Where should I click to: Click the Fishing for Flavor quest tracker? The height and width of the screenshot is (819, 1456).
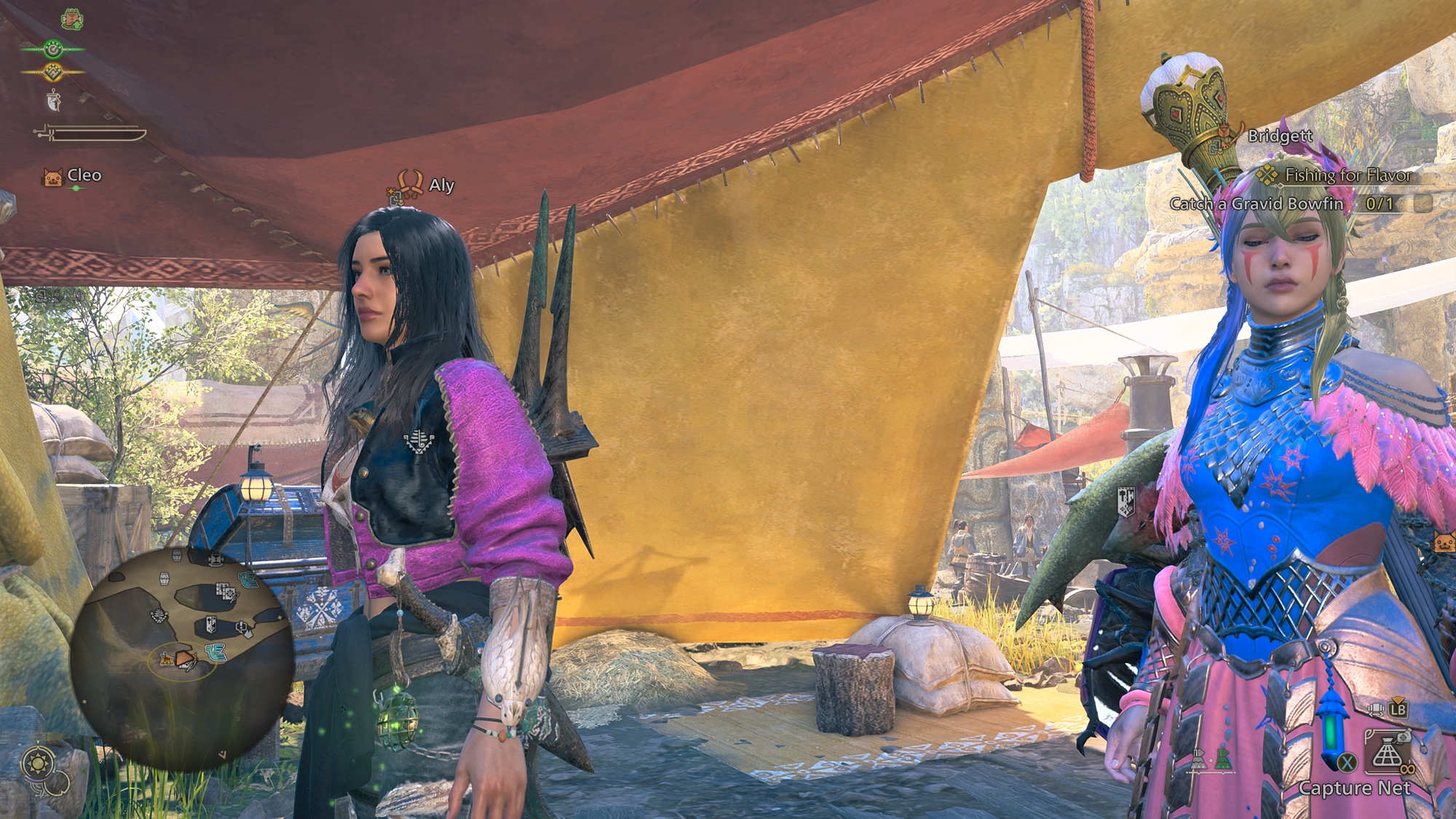[x=1347, y=175]
